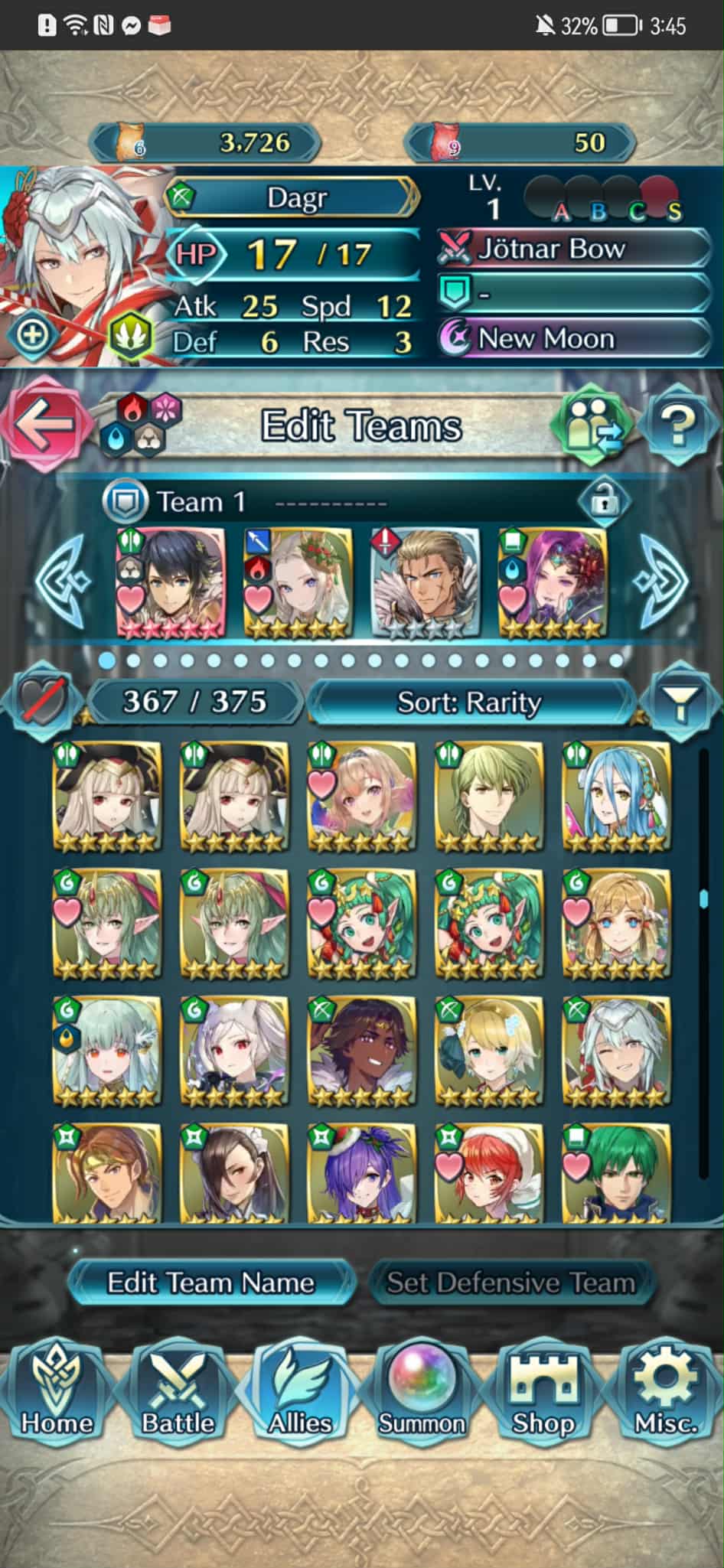
Task: Open the question mark help button
Action: [x=678, y=425]
